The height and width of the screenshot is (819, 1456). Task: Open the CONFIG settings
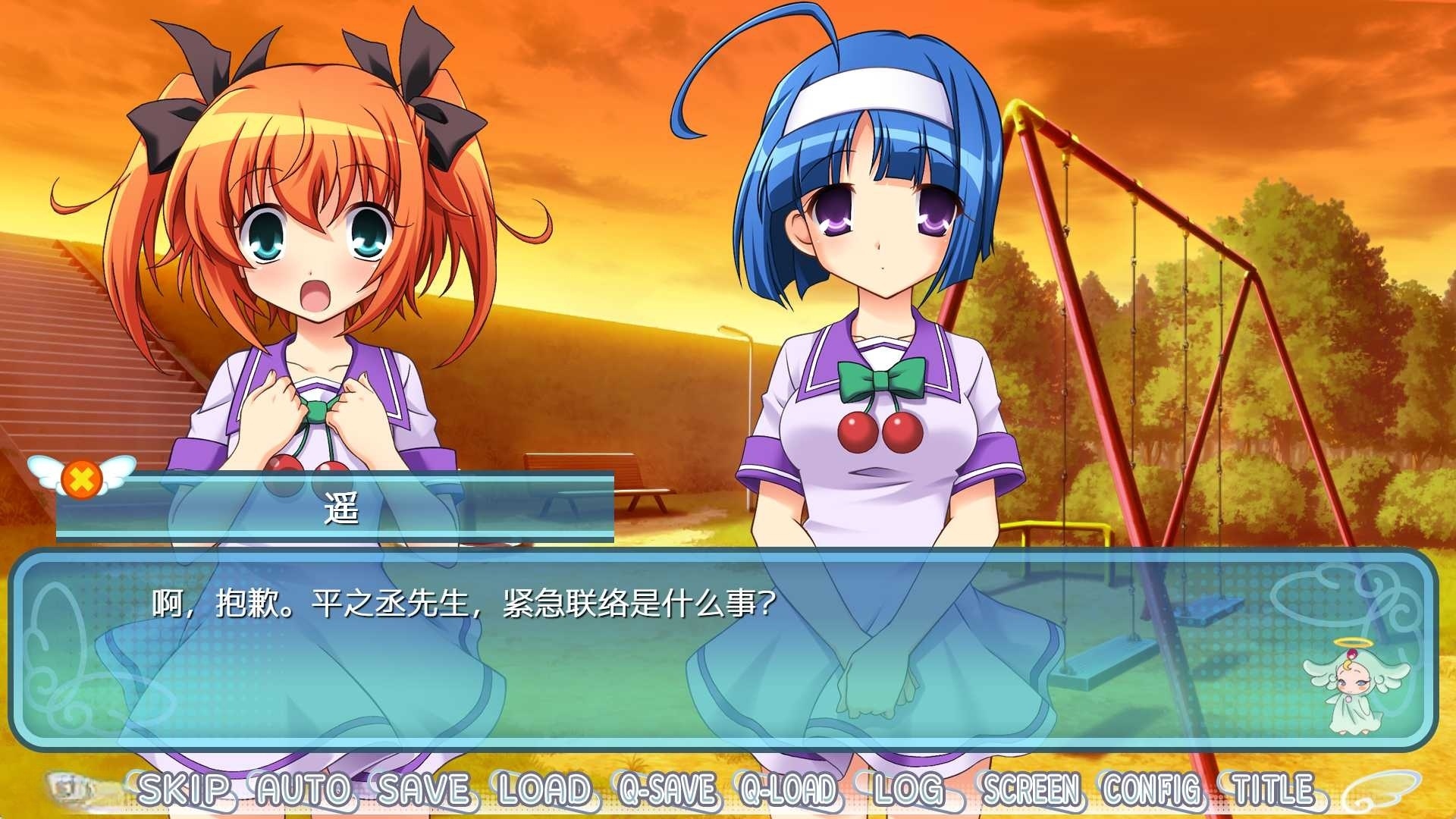click(1153, 790)
